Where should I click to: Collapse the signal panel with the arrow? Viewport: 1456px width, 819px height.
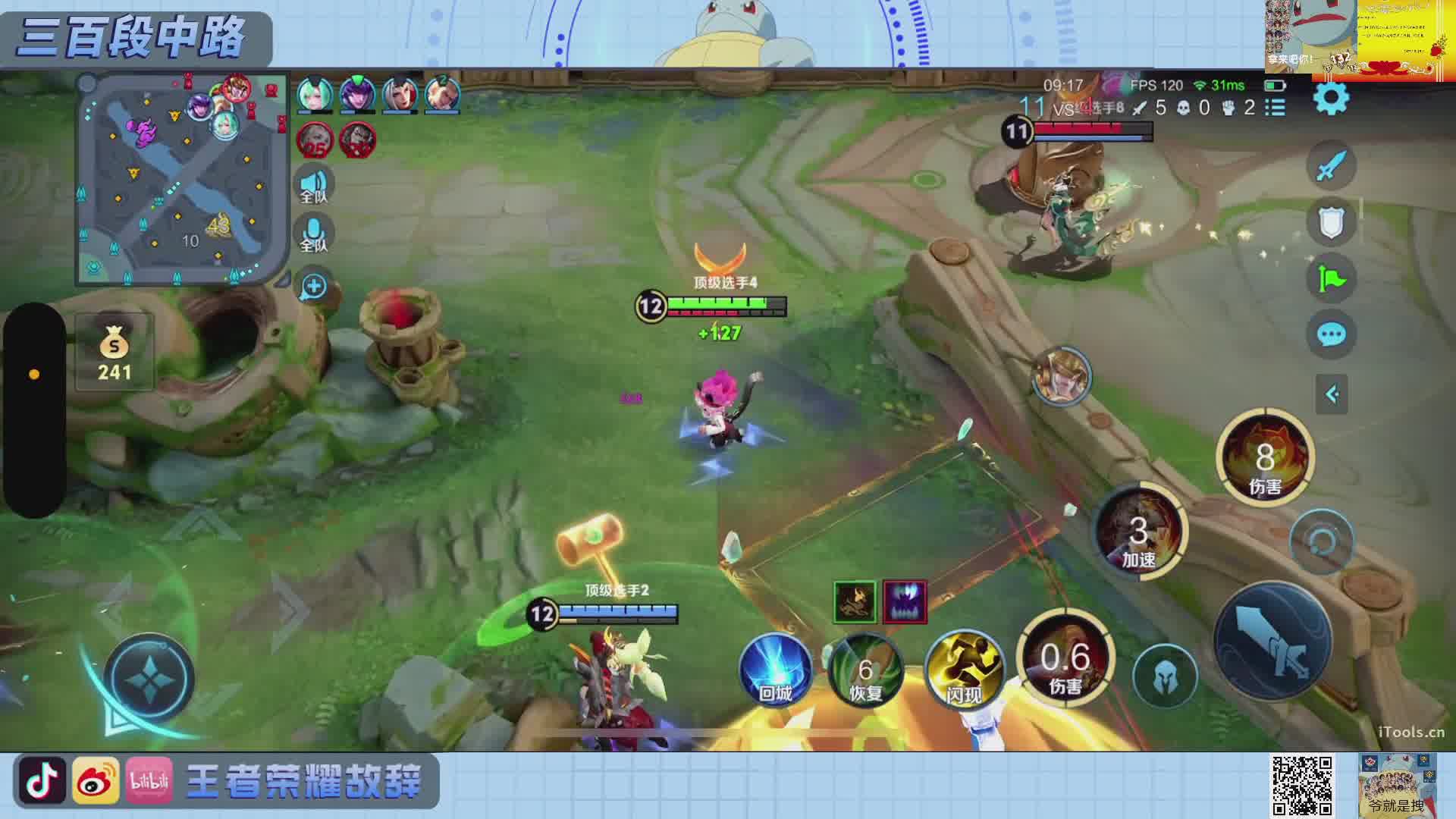[1332, 394]
